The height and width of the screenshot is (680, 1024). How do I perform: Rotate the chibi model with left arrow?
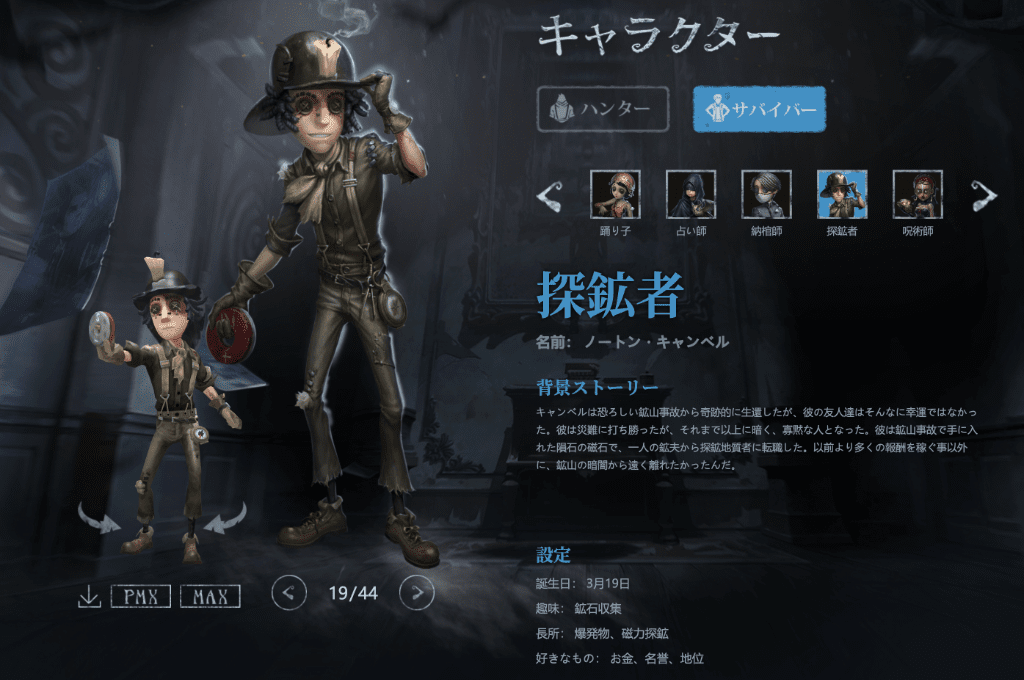click(x=98, y=517)
